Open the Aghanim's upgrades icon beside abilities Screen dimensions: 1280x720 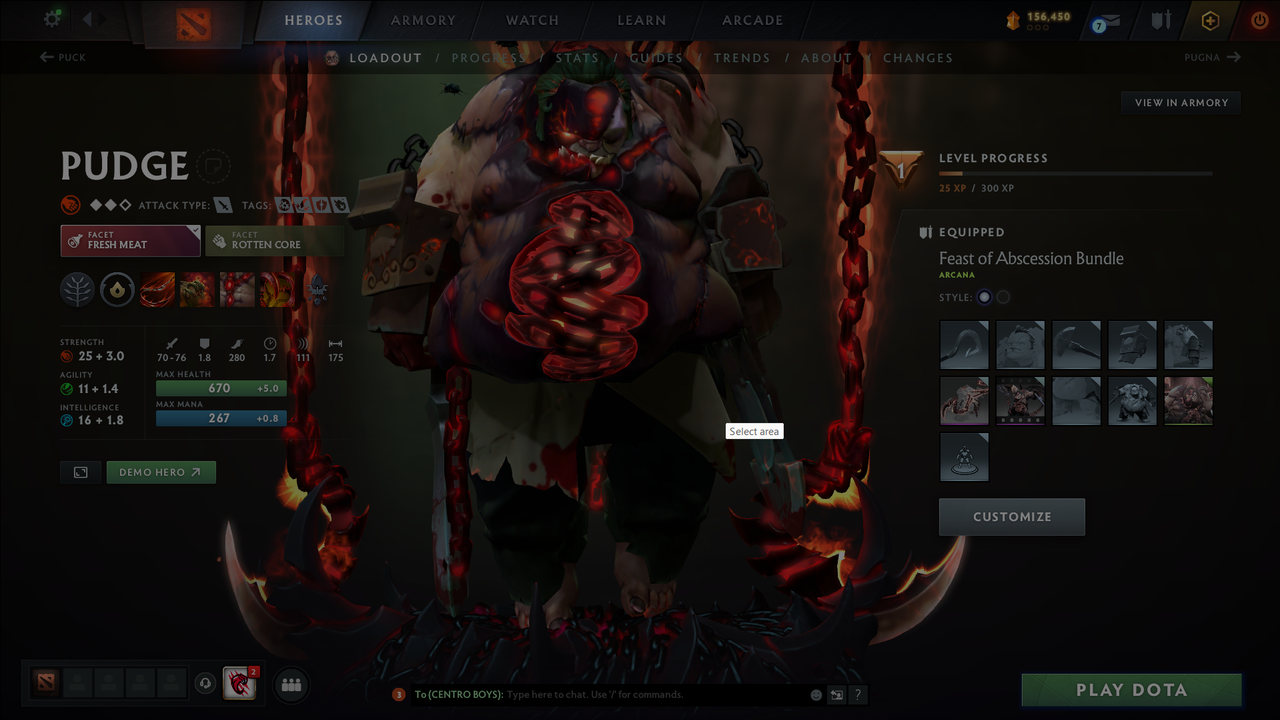click(317, 290)
